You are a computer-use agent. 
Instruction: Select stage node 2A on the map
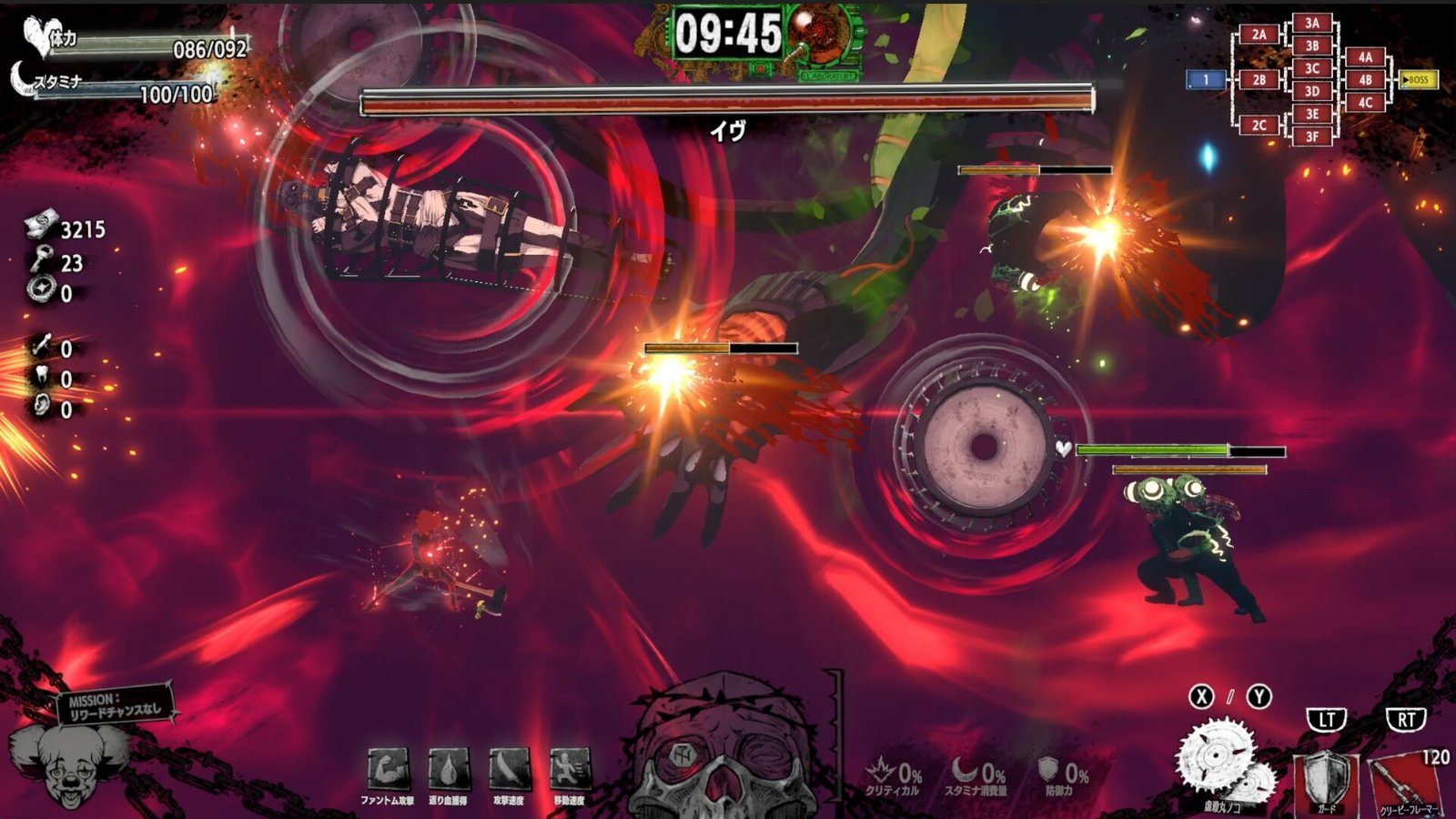[1259, 35]
